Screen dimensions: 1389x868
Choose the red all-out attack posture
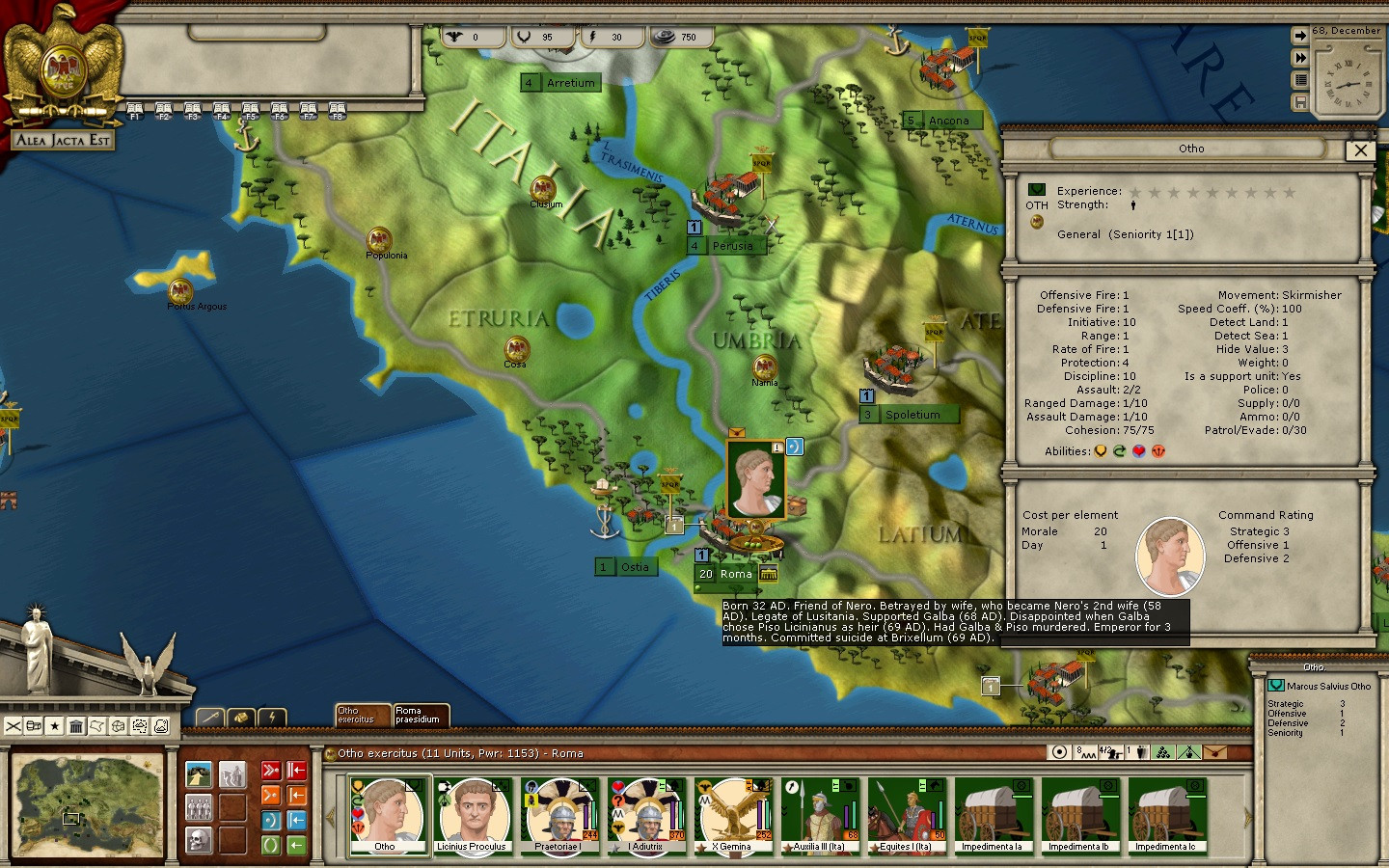[271, 771]
